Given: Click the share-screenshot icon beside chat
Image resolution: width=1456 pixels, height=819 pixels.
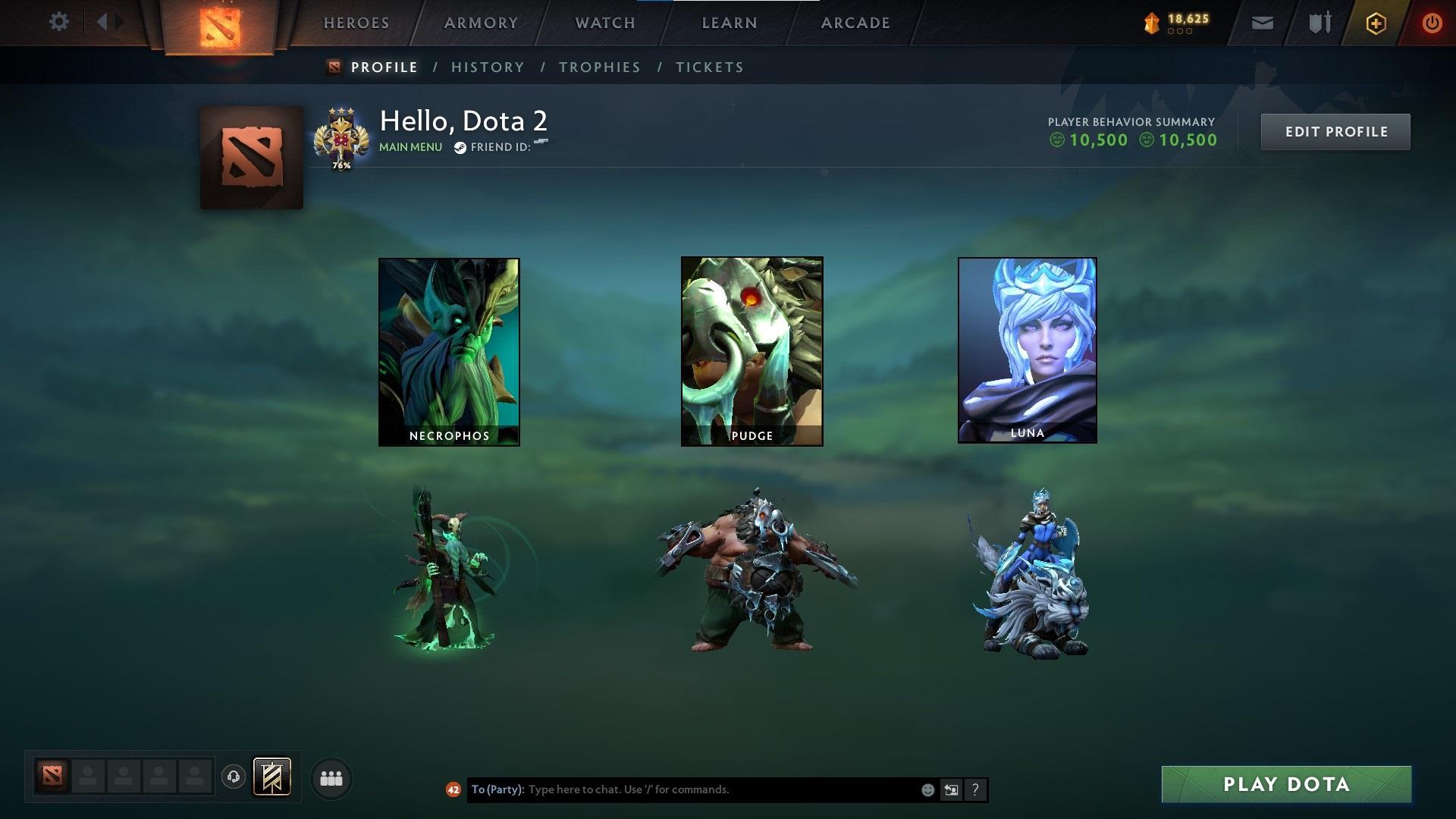Looking at the screenshot, I should pos(951,789).
